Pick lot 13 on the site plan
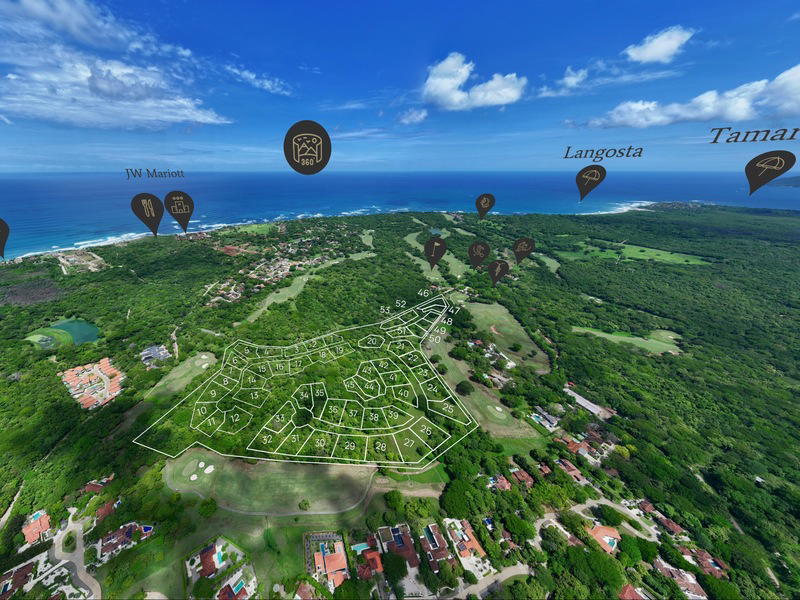The image size is (800, 600). coord(253,395)
